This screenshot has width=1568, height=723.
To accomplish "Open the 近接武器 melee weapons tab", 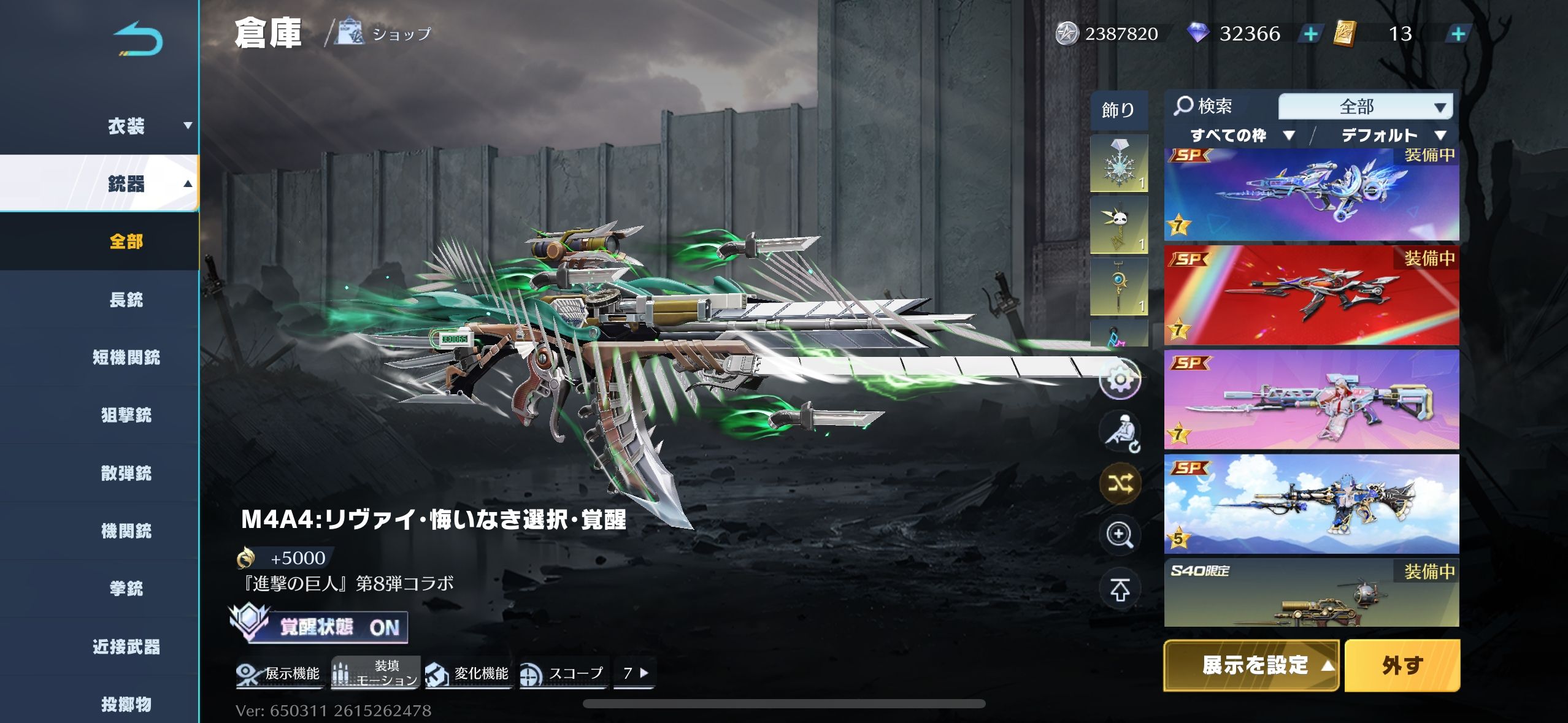I will coord(126,646).
